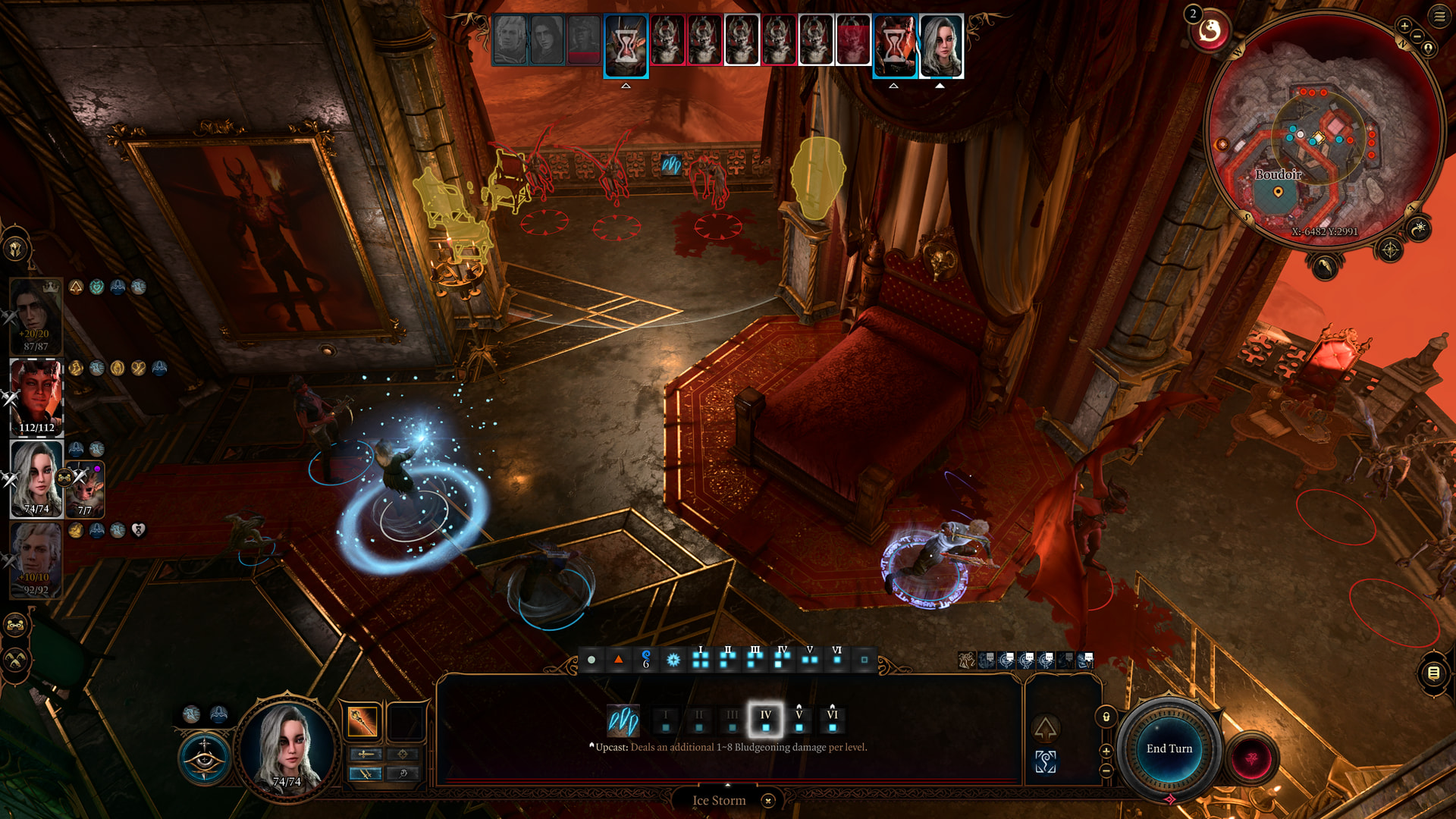Viewport: 1456px width, 819px height.
Task: Upcast Ice Storm to level VI
Action: 832,720
